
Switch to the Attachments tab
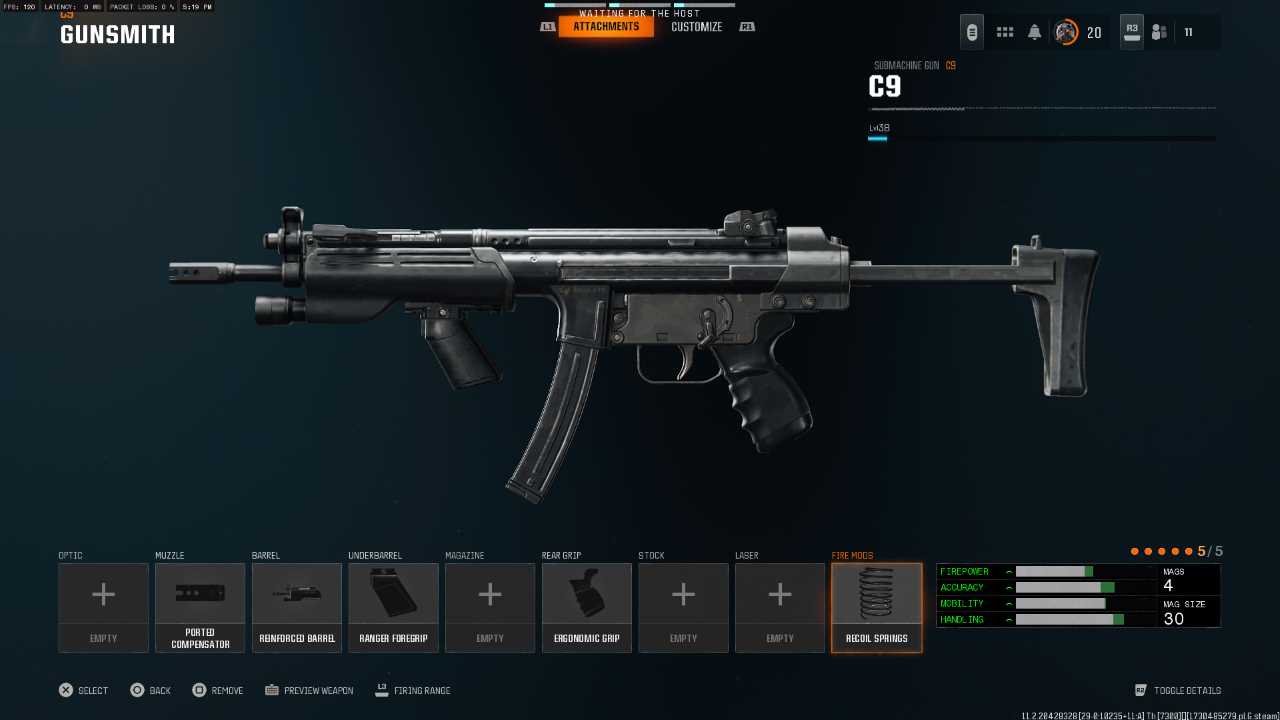tap(606, 27)
